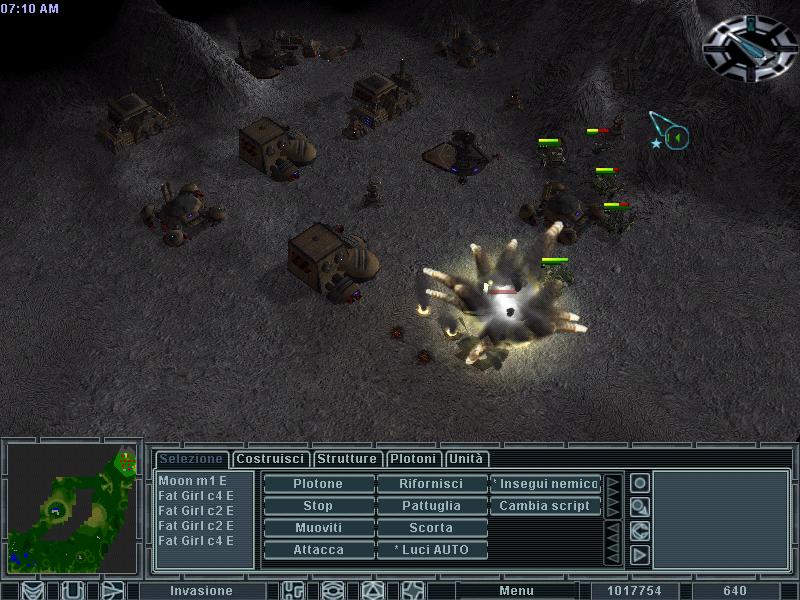Choose the Muoviti move command

coord(318,528)
